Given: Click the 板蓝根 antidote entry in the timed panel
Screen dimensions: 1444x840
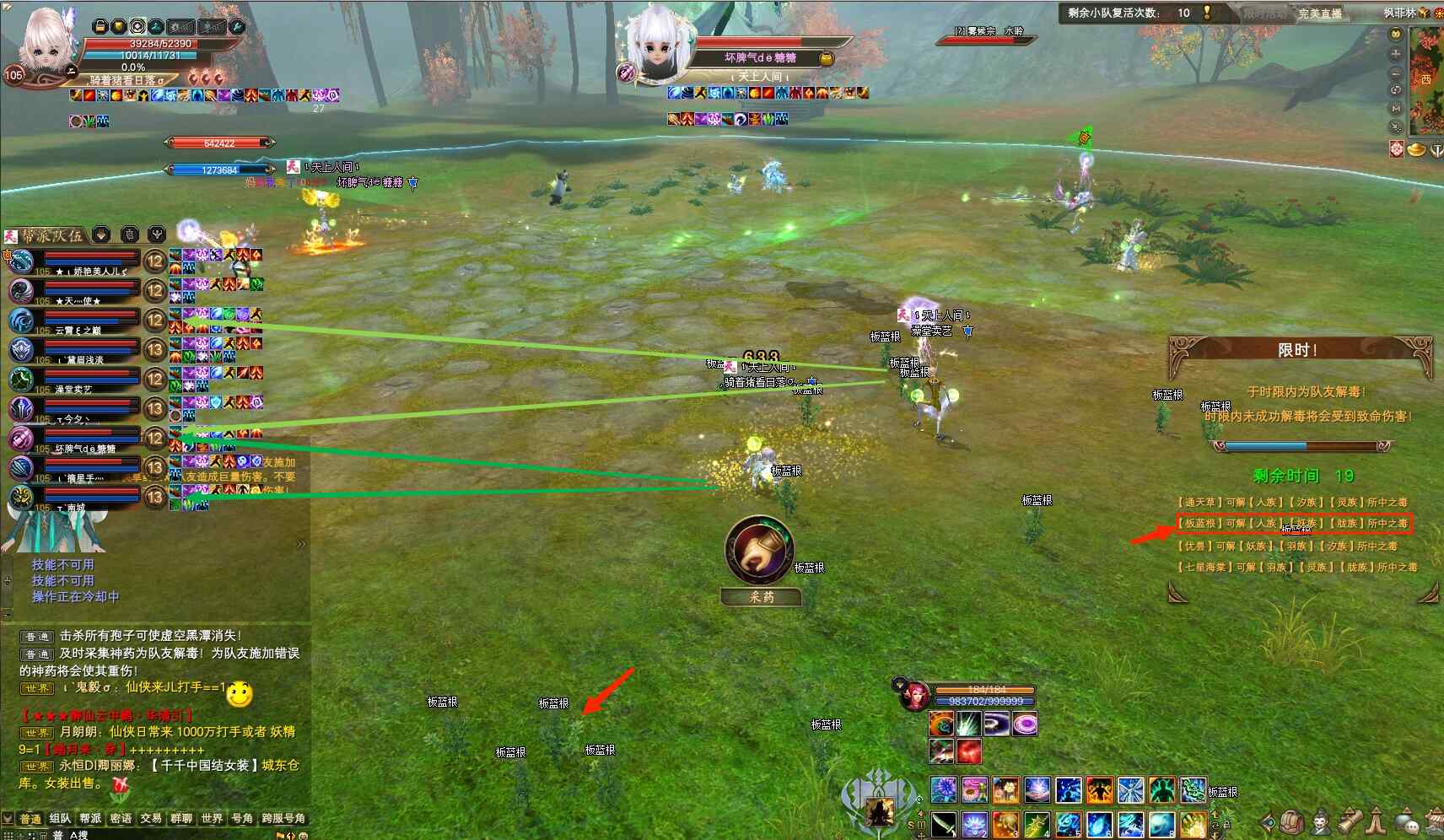Looking at the screenshot, I should click(x=1295, y=523).
